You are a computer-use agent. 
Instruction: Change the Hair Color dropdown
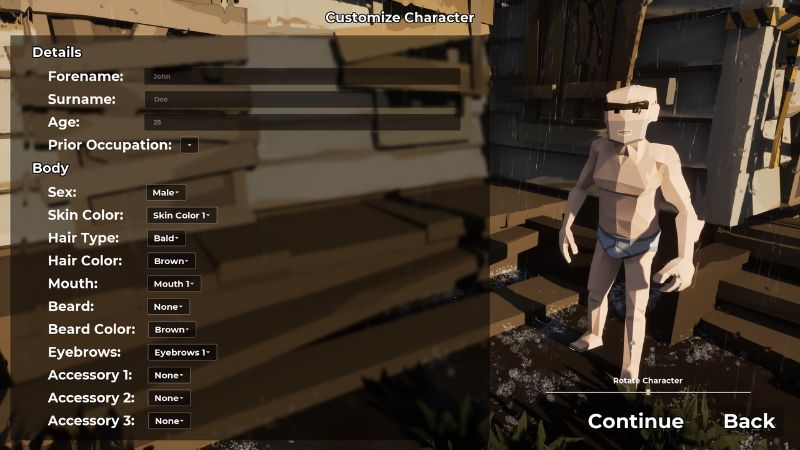point(172,261)
